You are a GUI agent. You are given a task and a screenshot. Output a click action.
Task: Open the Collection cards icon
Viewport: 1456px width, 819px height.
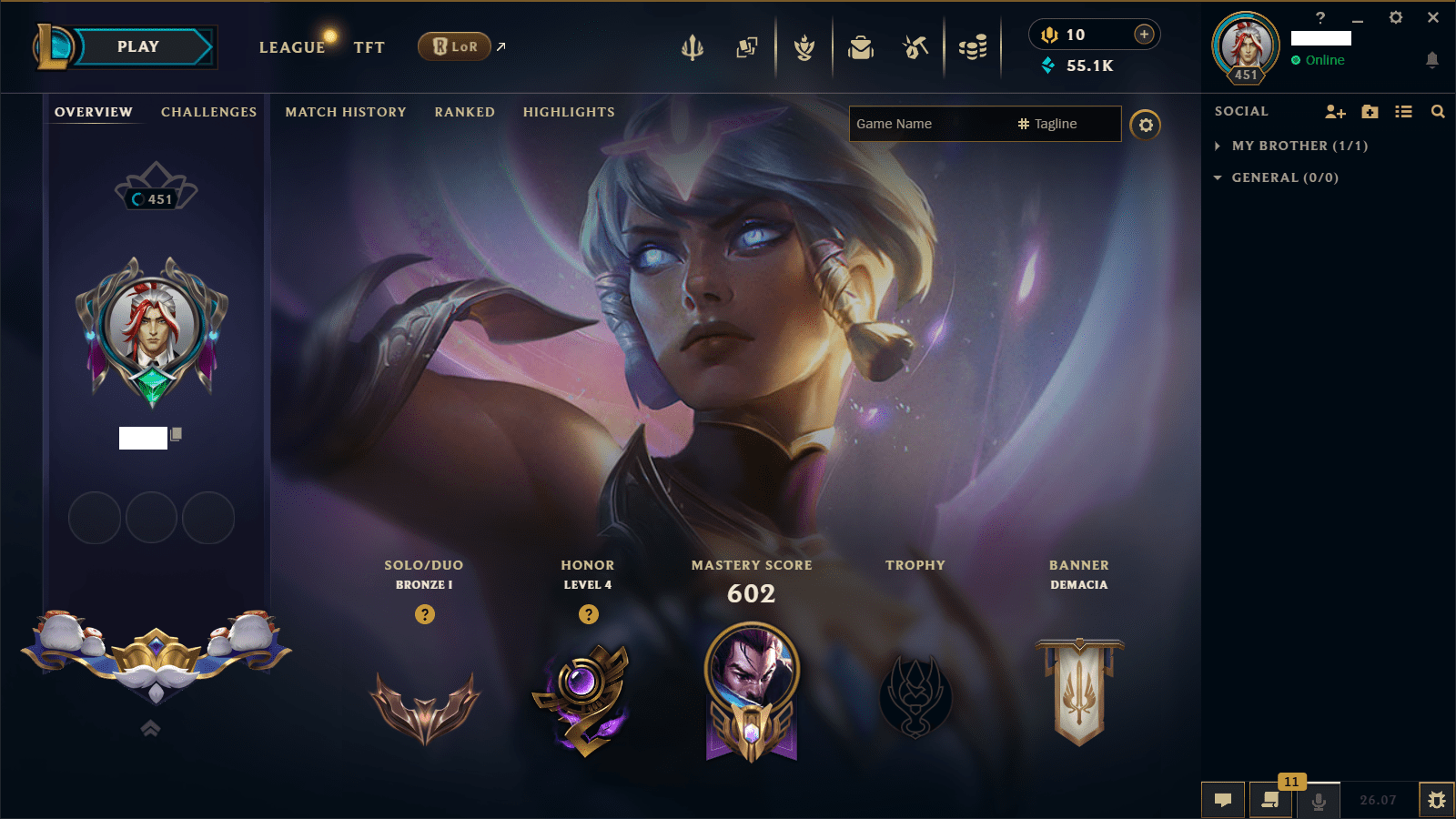click(747, 47)
